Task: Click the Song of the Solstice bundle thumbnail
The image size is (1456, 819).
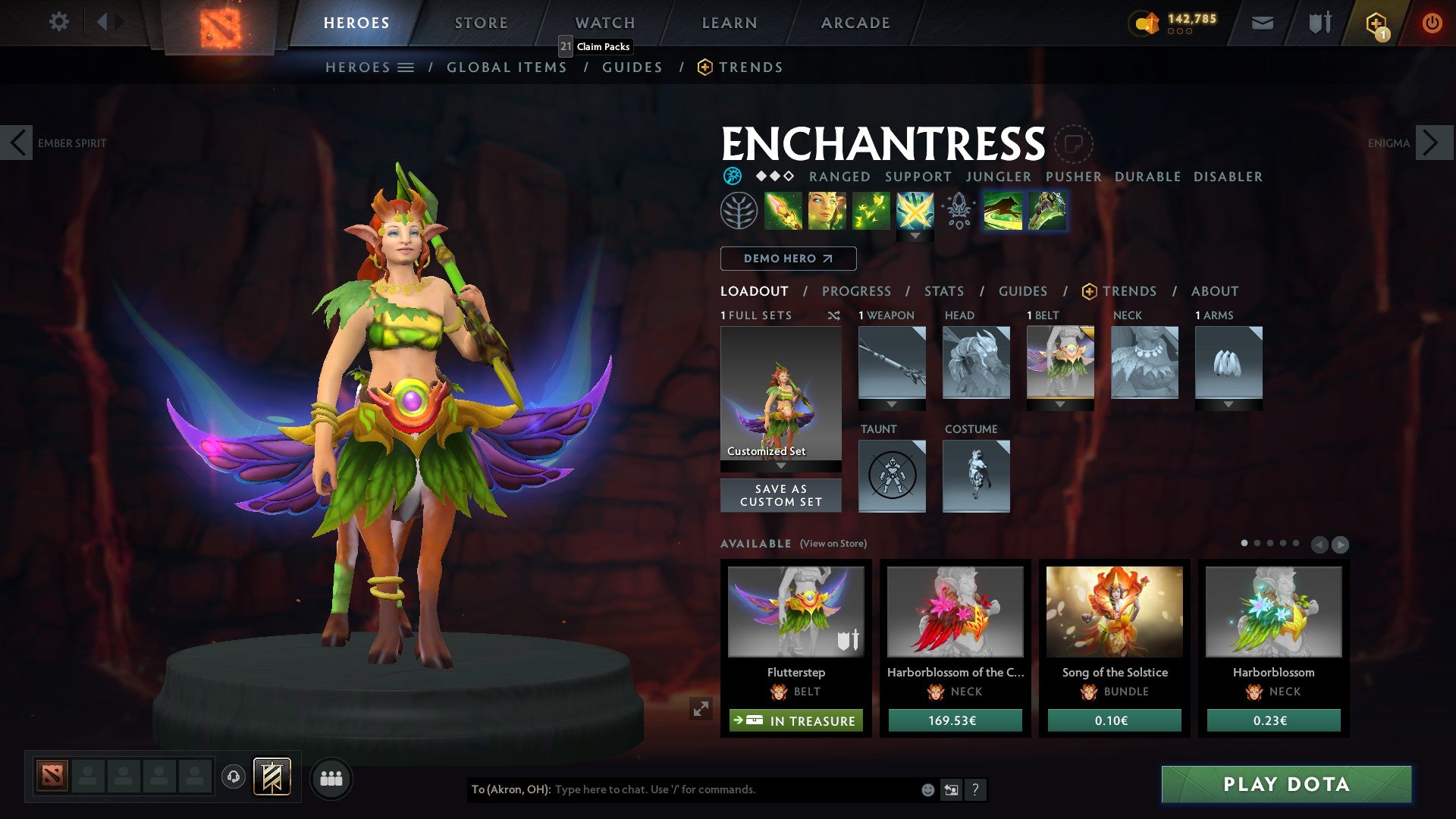Action: [x=1113, y=612]
